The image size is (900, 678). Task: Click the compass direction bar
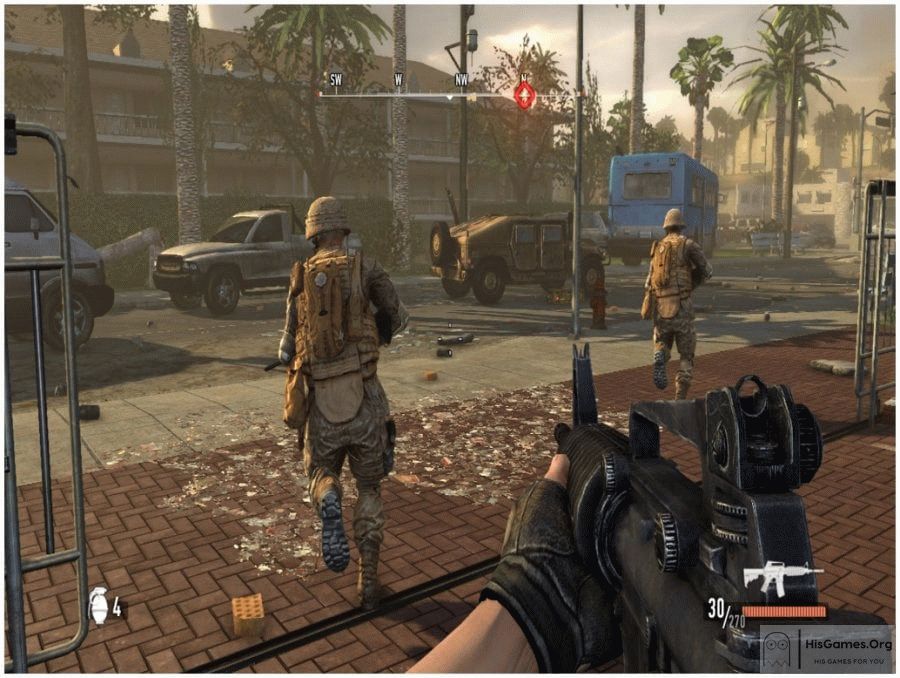[420, 95]
